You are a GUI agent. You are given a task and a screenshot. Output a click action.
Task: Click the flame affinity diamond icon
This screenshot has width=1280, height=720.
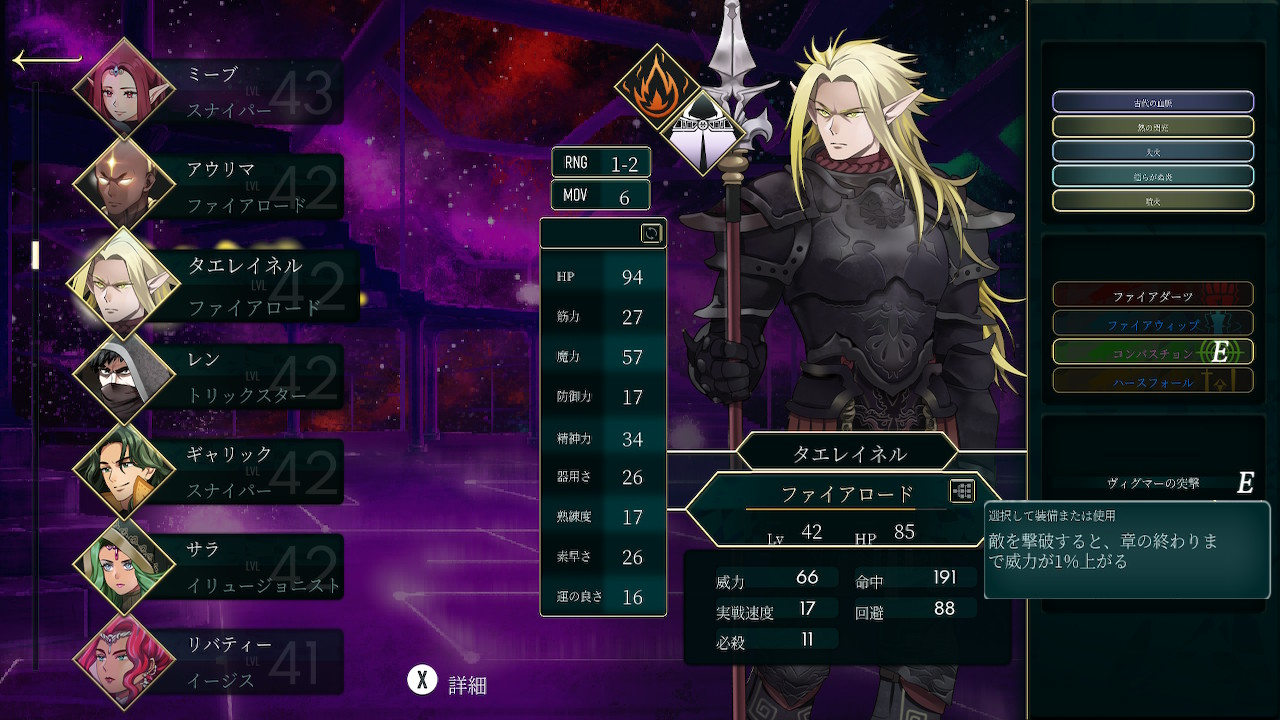click(656, 88)
